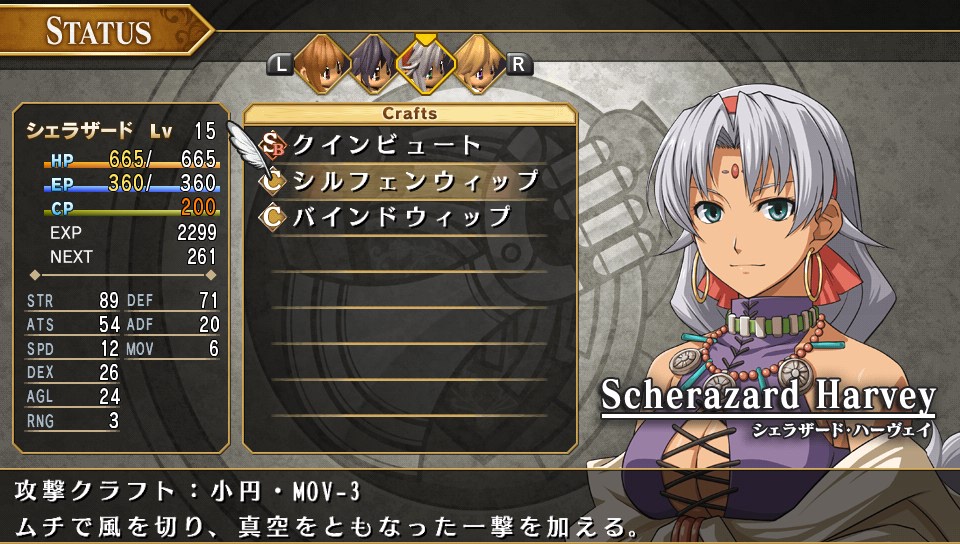Viewport: 960px width, 544px height.
Task: Switch to the blond-haired character portrait
Action: click(x=478, y=63)
